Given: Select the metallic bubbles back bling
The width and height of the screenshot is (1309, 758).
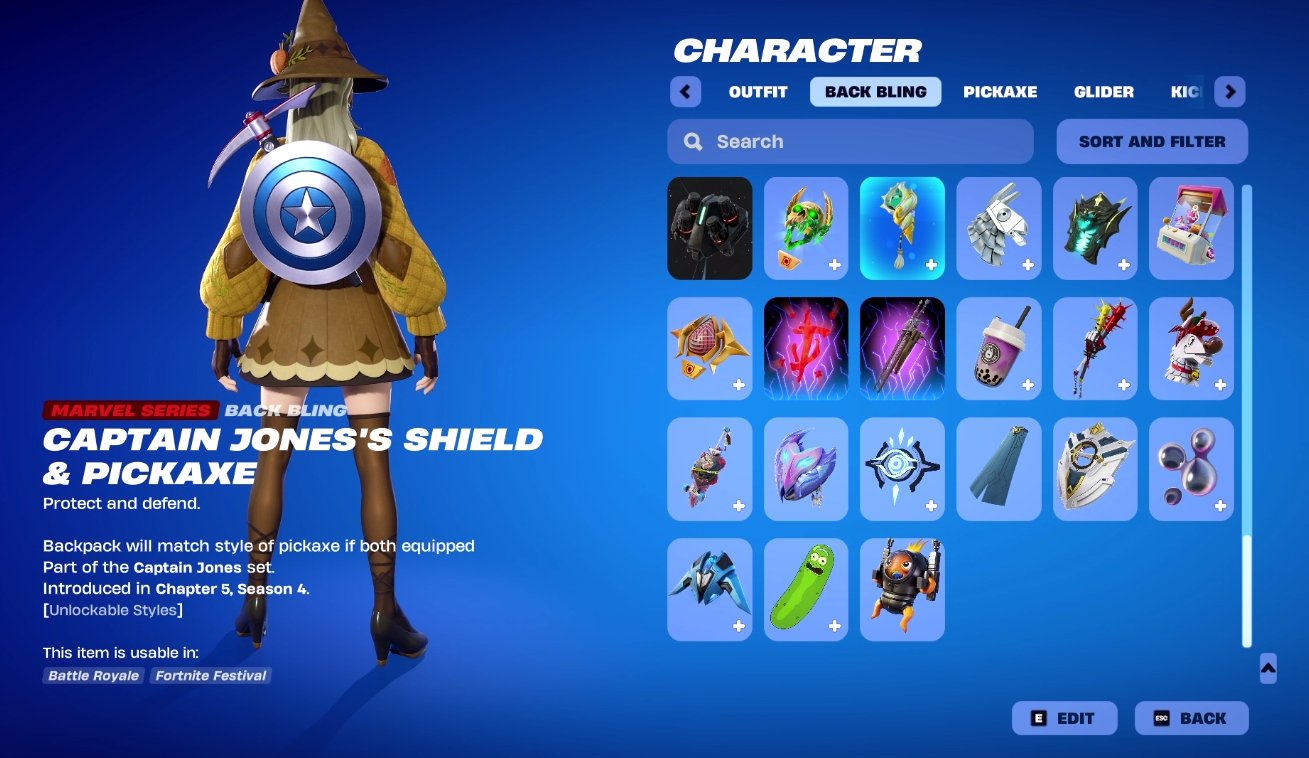Looking at the screenshot, I should (x=1191, y=468).
